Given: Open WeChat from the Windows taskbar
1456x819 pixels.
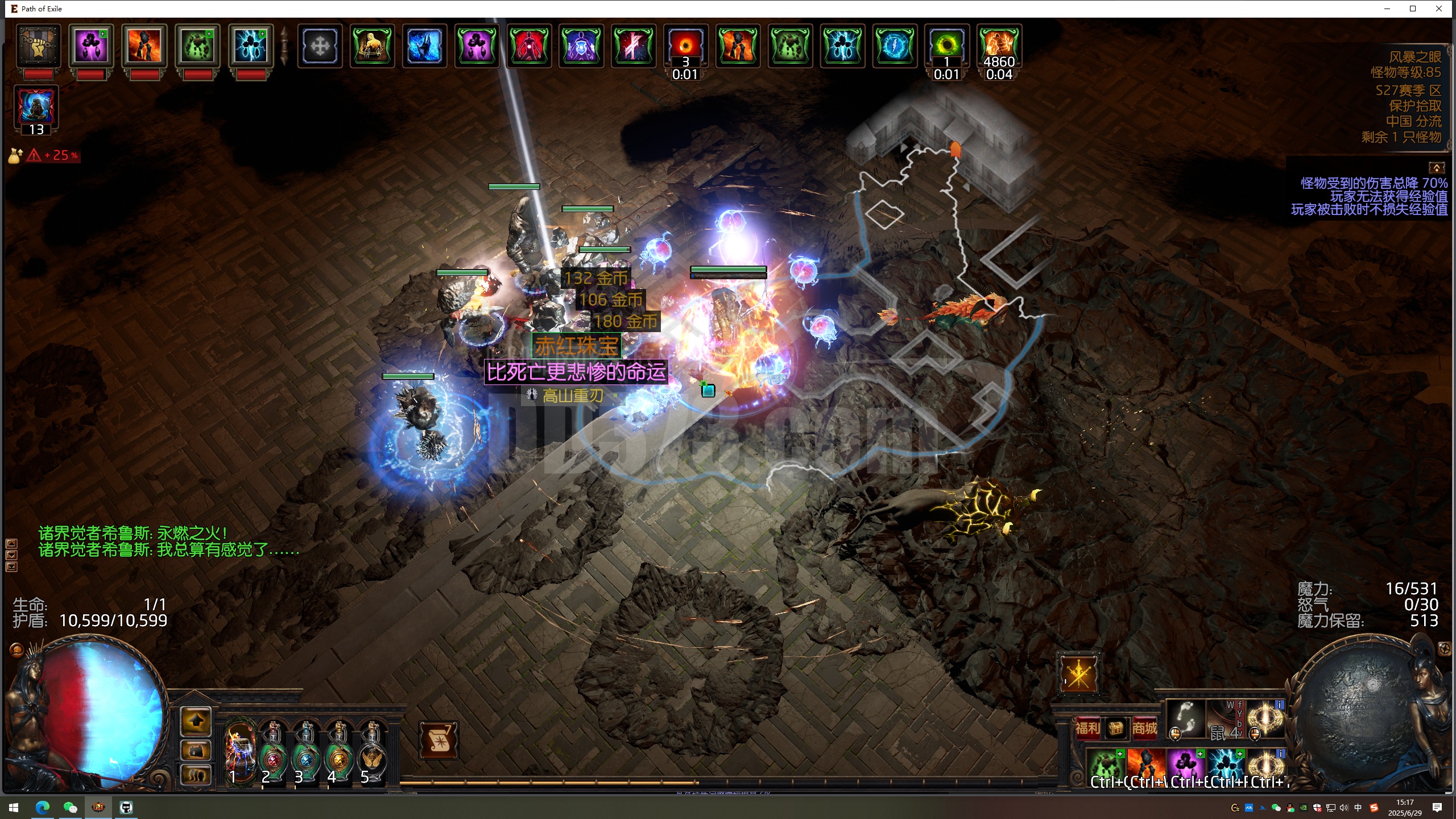Looking at the screenshot, I should [x=70, y=807].
